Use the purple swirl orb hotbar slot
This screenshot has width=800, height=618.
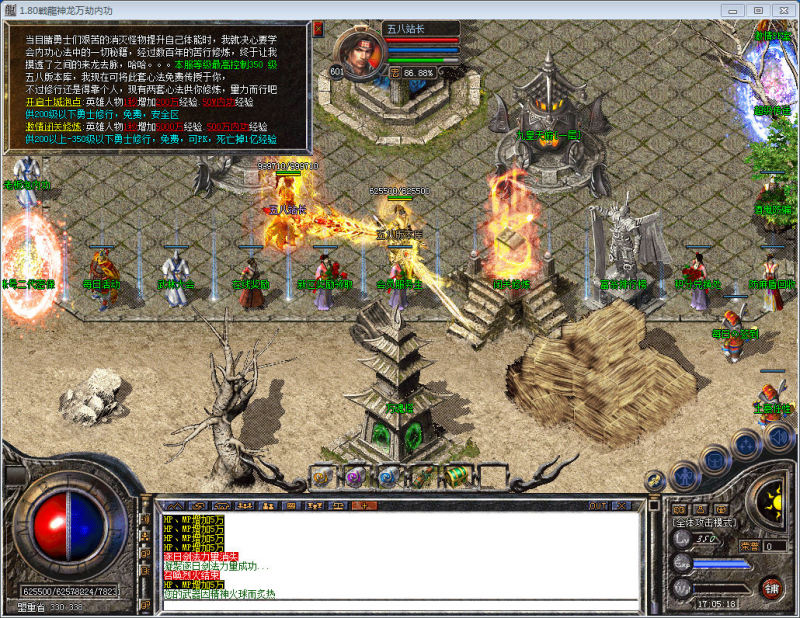355,477
